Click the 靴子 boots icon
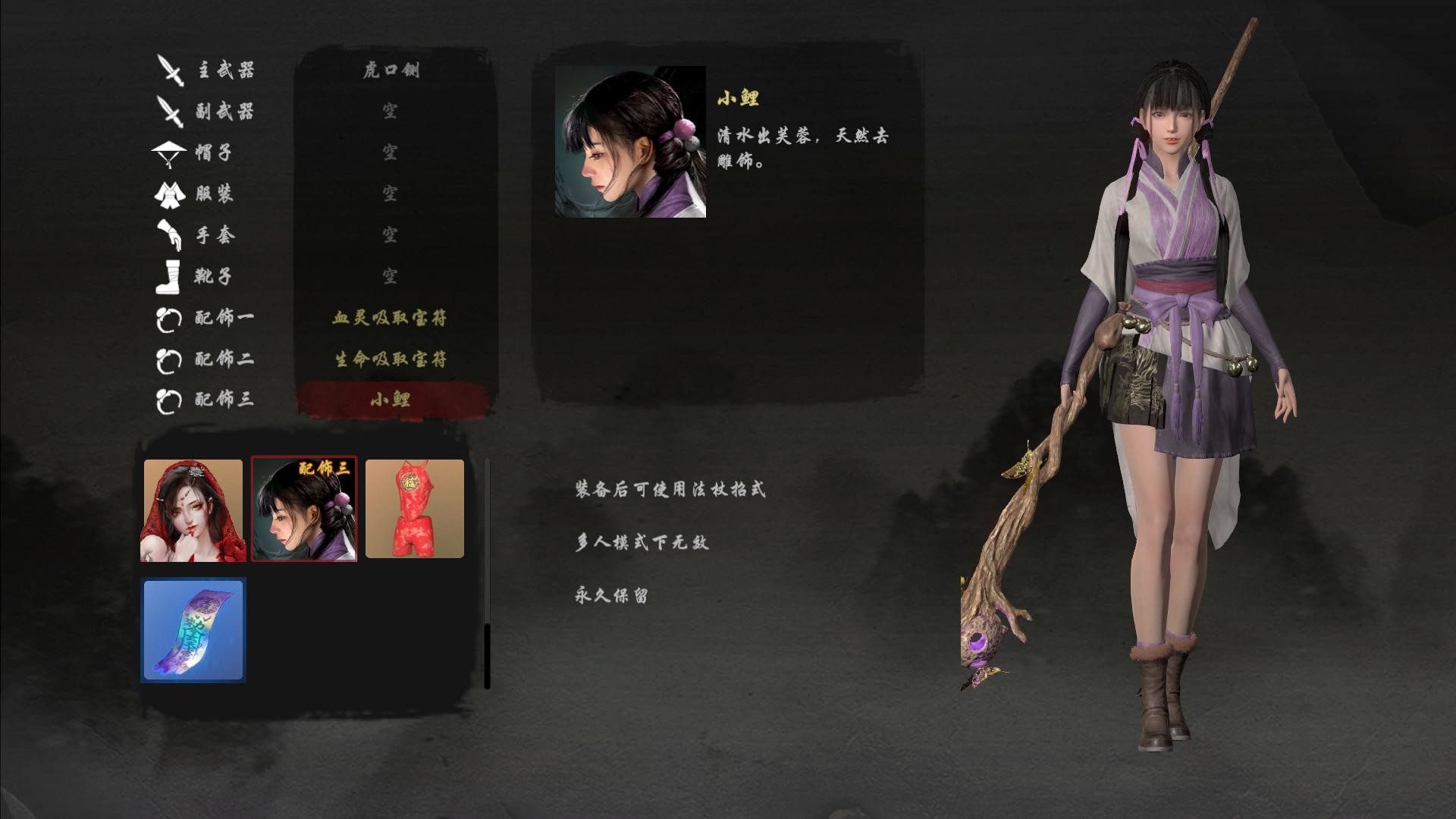 click(x=168, y=277)
